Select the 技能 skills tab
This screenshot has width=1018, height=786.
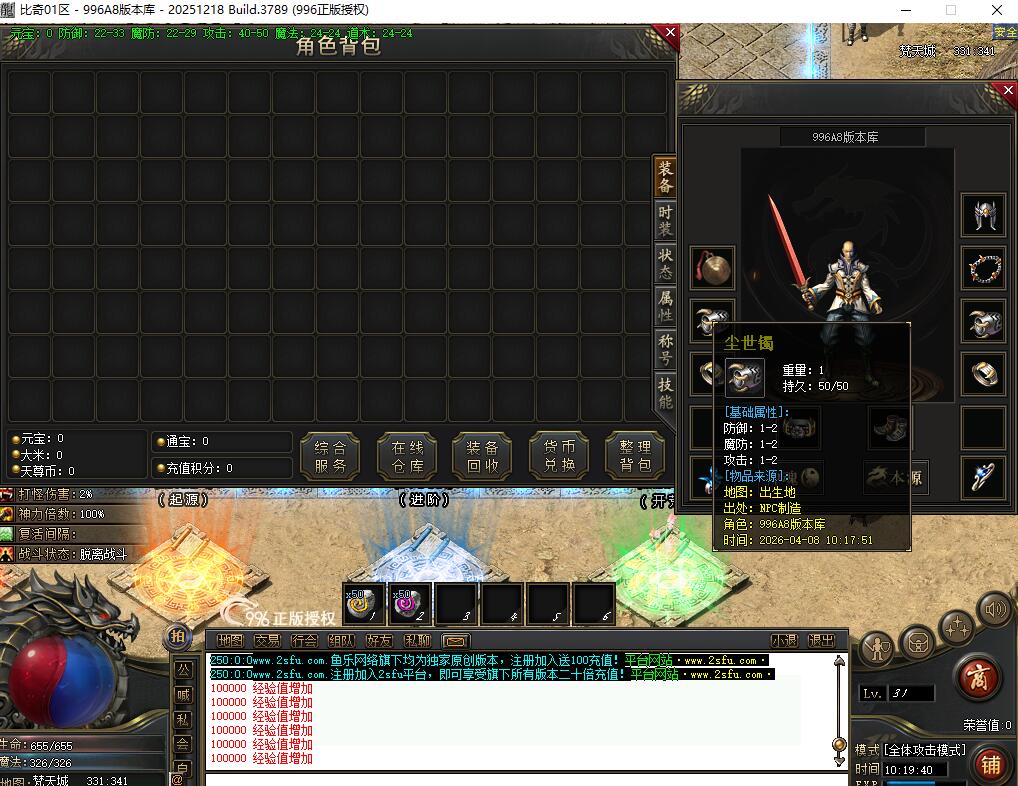(665, 392)
